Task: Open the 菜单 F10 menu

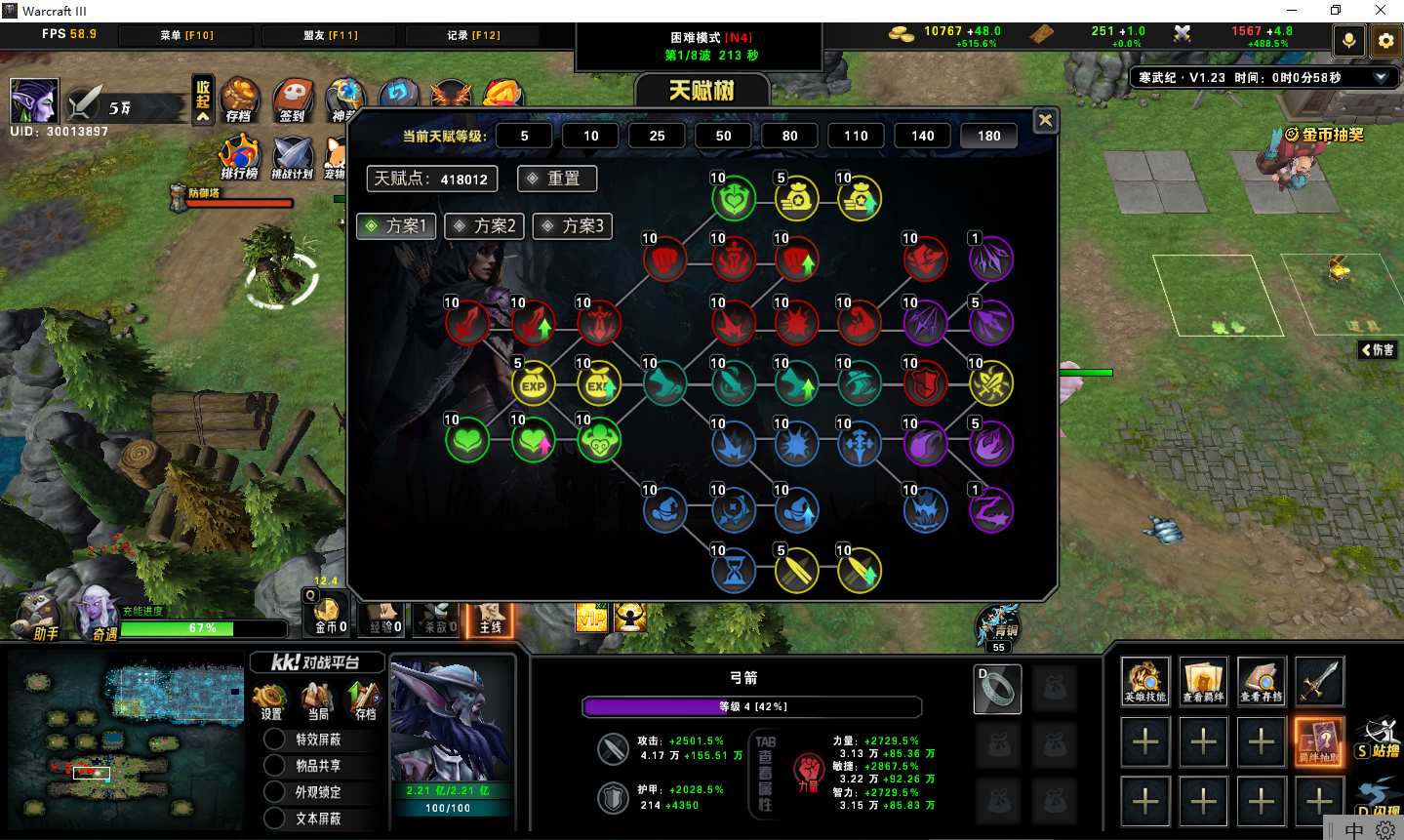Action: click(186, 35)
